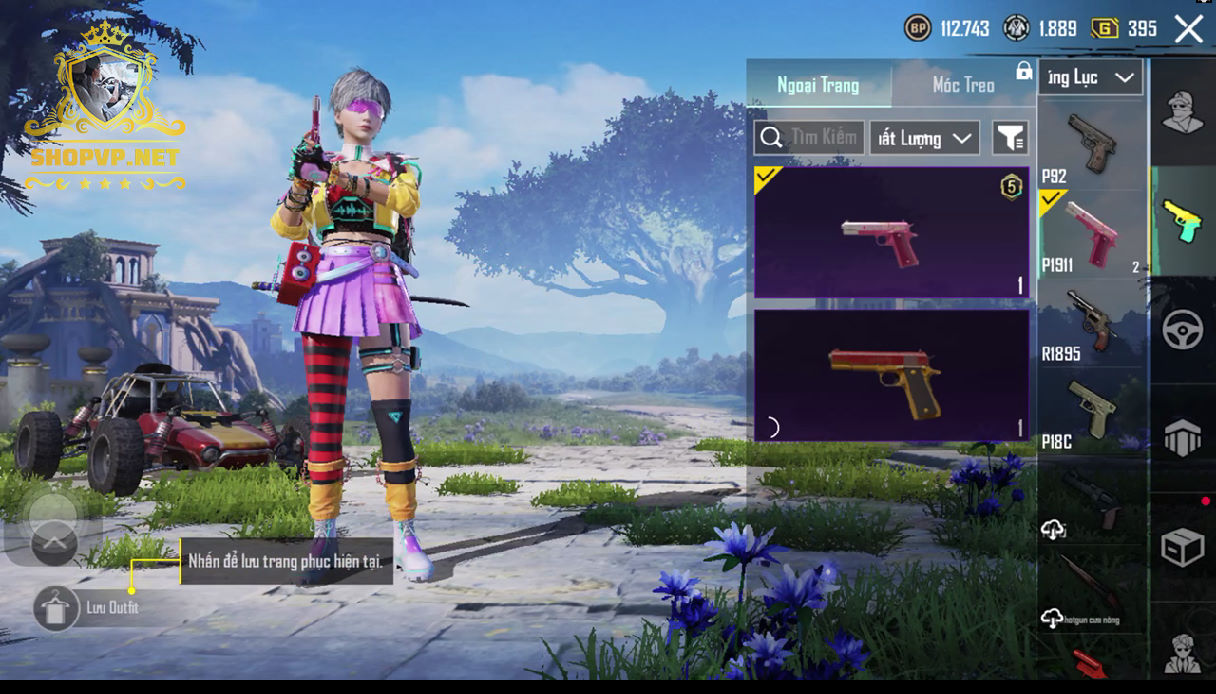Pick the P18C pistol entry

click(x=1091, y=410)
